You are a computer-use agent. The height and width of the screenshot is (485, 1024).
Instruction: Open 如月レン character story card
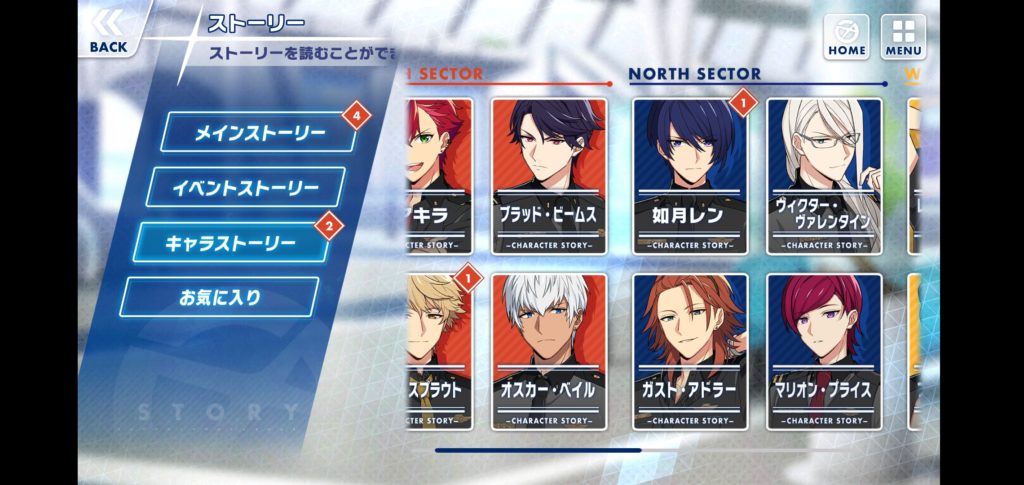click(x=690, y=176)
